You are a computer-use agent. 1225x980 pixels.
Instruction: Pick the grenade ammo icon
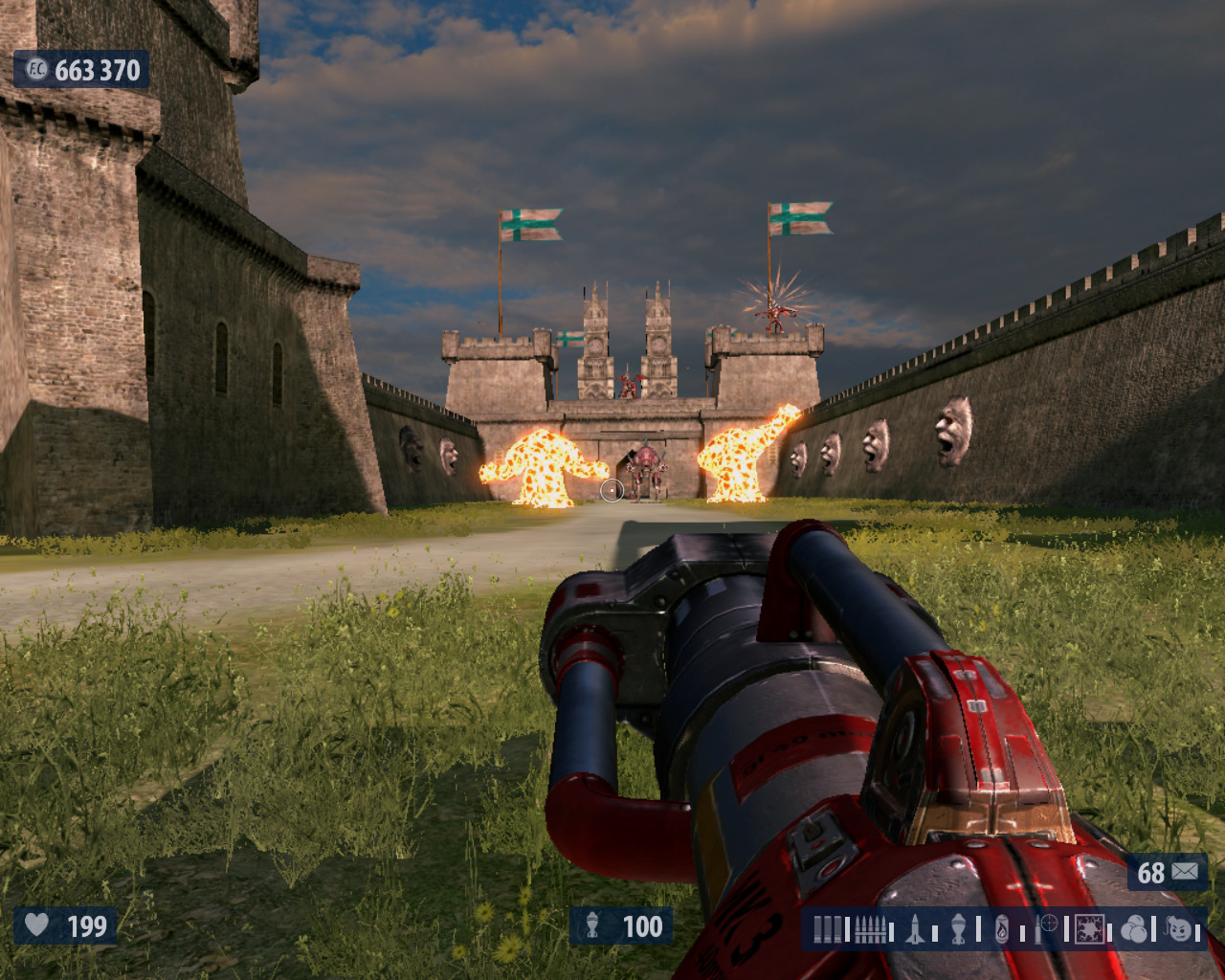[958, 928]
